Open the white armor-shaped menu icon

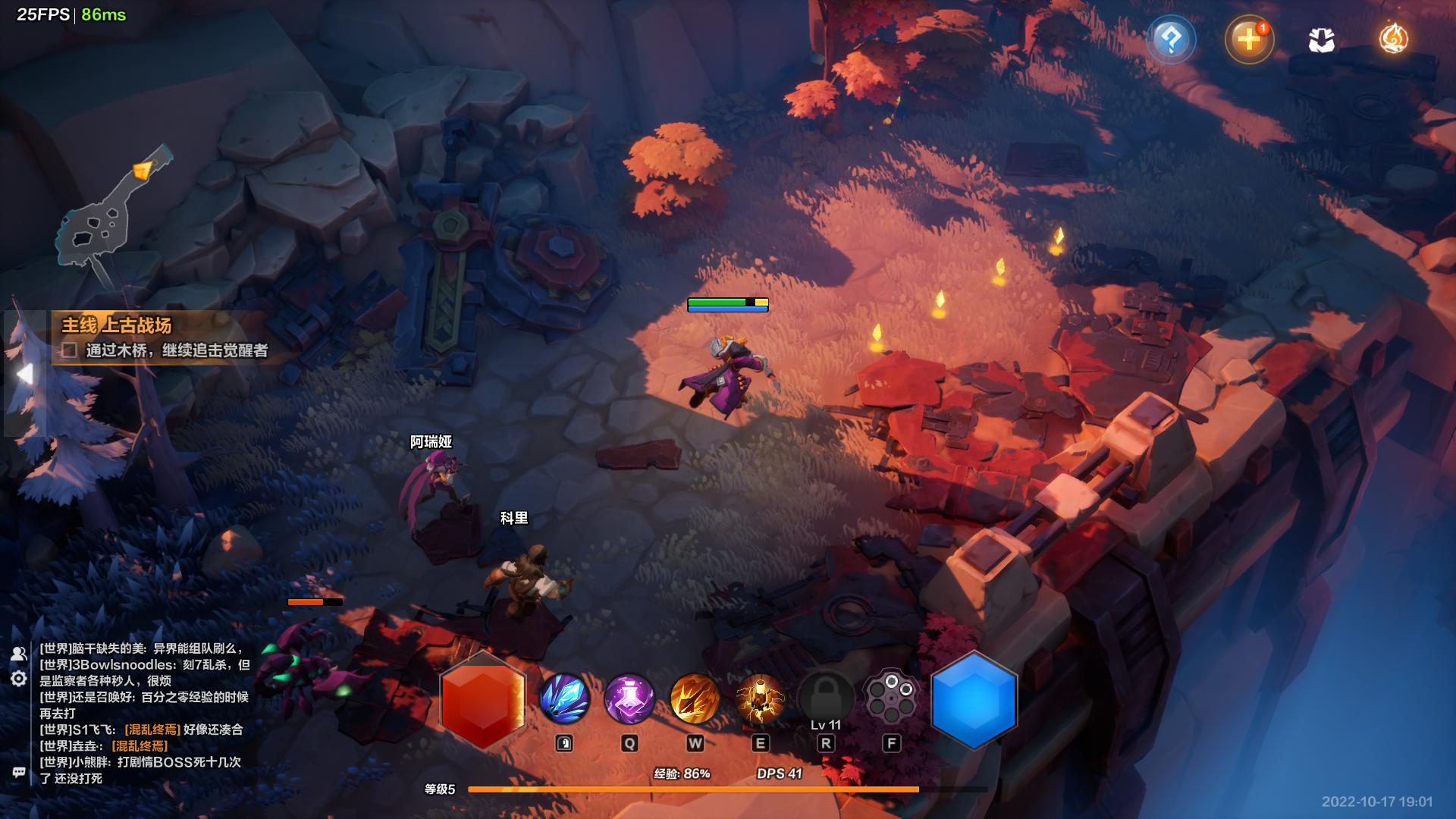point(1321,41)
